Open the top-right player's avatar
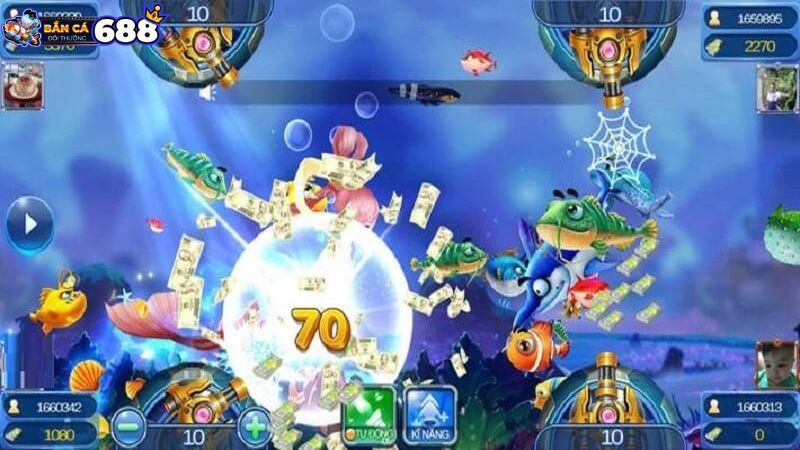The width and height of the screenshot is (800, 450). point(776,88)
